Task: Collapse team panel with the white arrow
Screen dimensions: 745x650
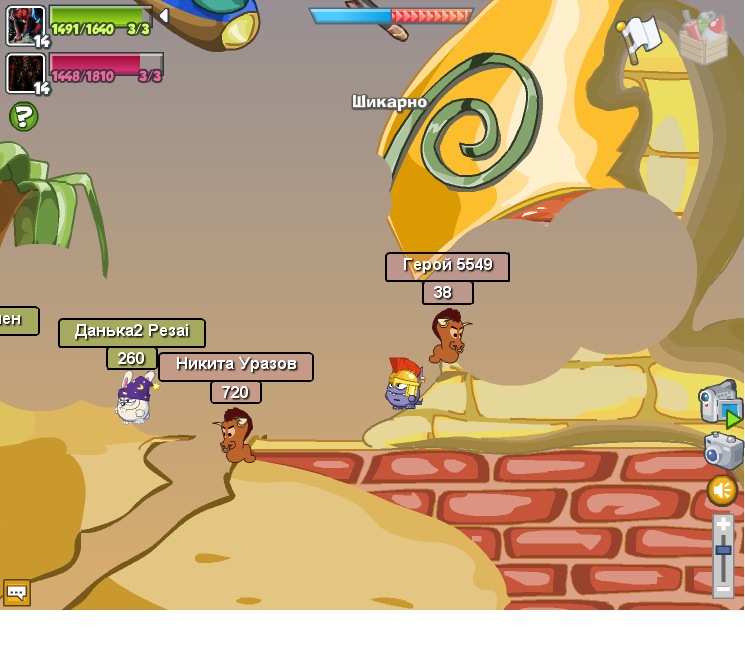Action: tap(163, 16)
